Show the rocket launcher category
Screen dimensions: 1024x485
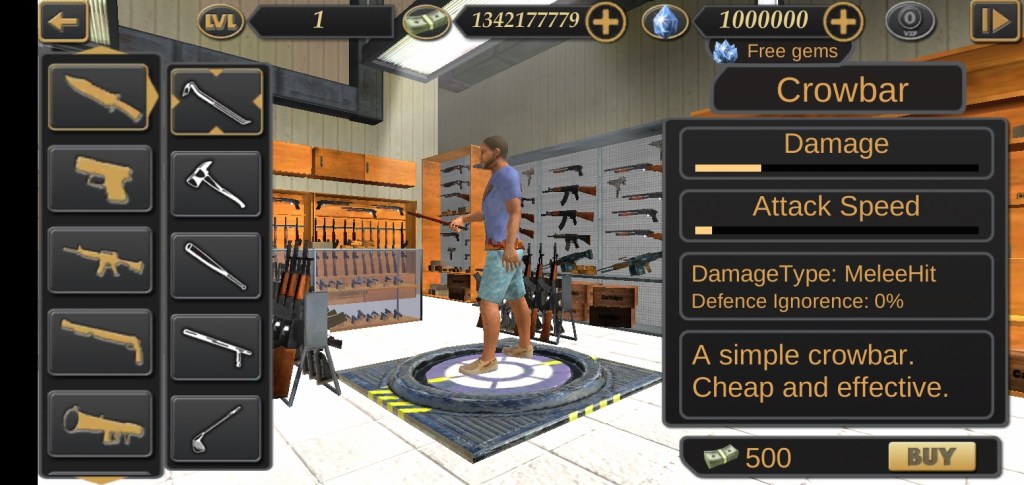(x=99, y=424)
